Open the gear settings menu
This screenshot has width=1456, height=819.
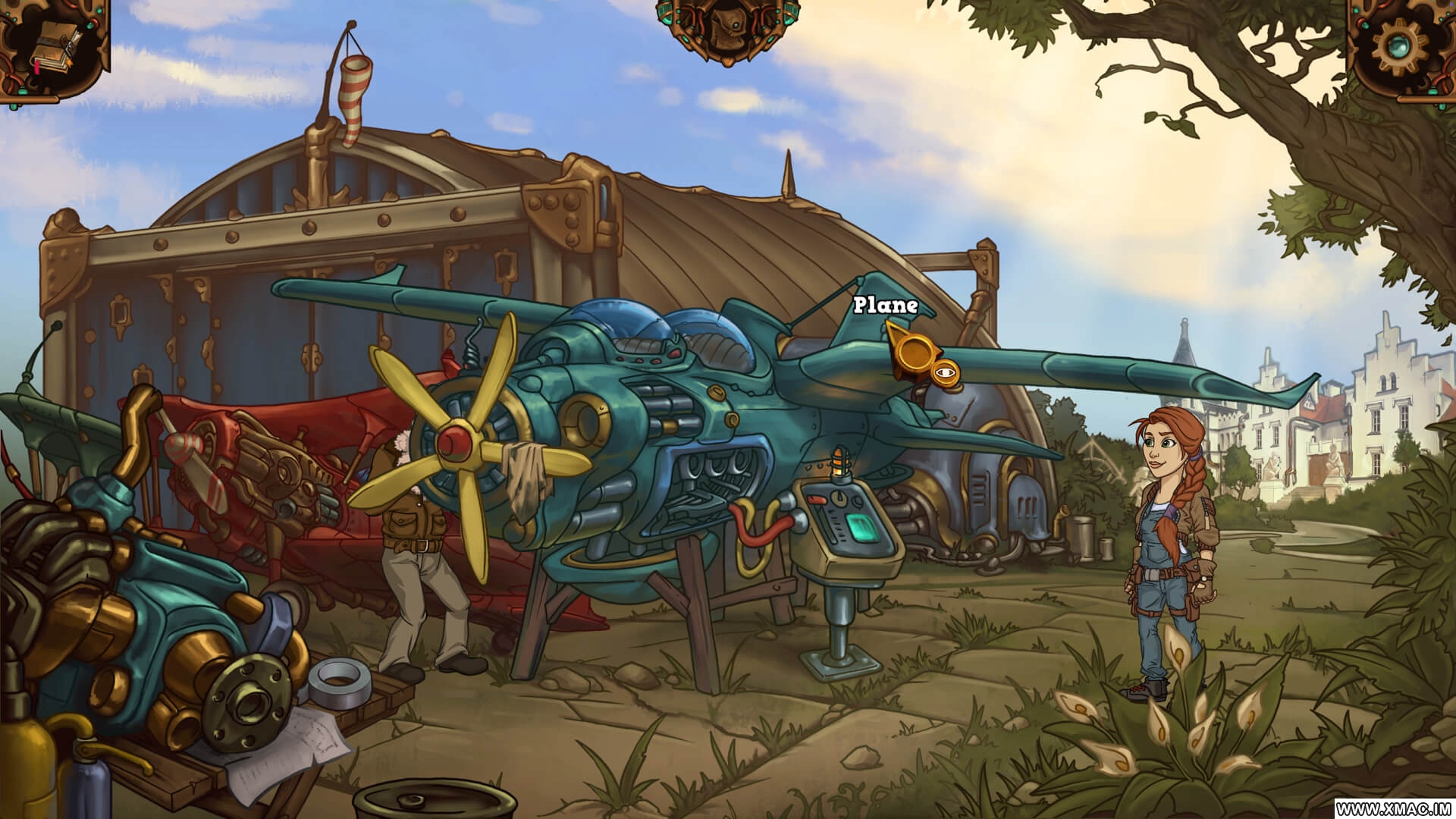coord(1401,44)
